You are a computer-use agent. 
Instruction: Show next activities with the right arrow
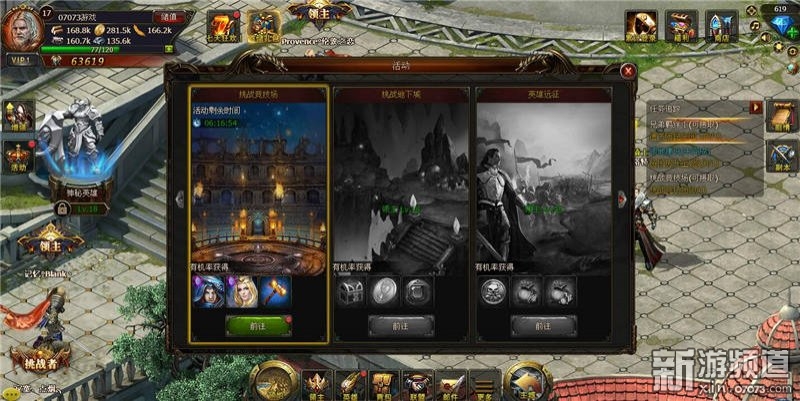(624, 199)
